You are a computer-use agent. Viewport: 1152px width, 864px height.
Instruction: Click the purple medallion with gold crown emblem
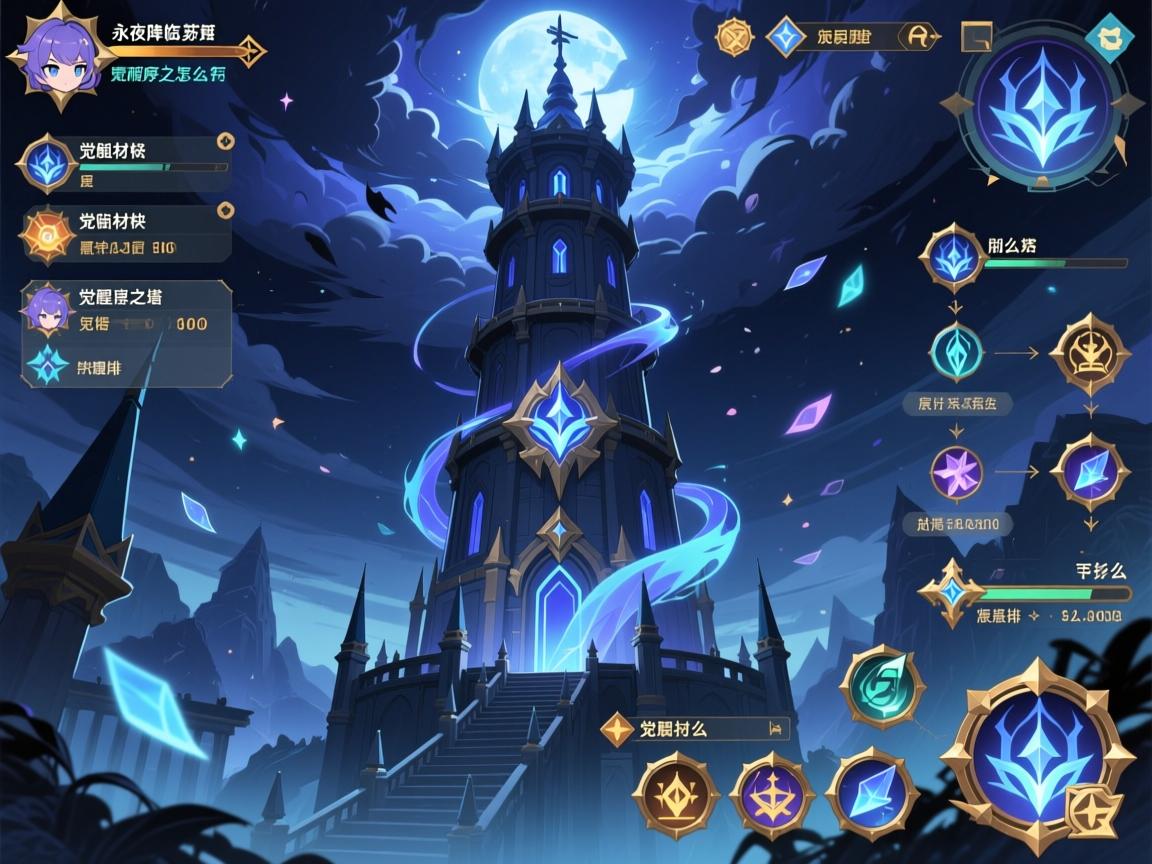tap(771, 796)
